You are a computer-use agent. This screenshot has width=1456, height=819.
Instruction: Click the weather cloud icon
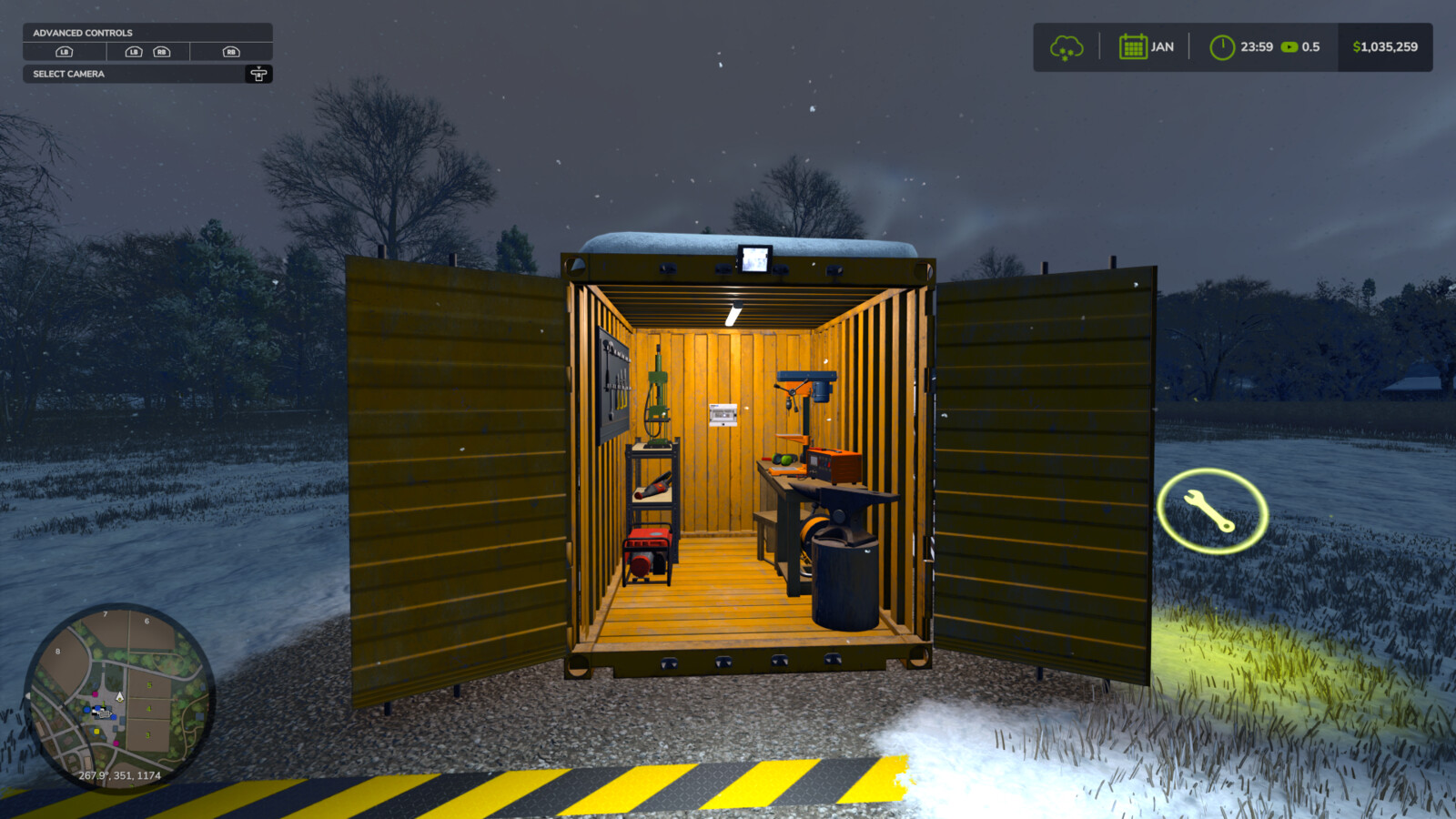pos(1066,47)
